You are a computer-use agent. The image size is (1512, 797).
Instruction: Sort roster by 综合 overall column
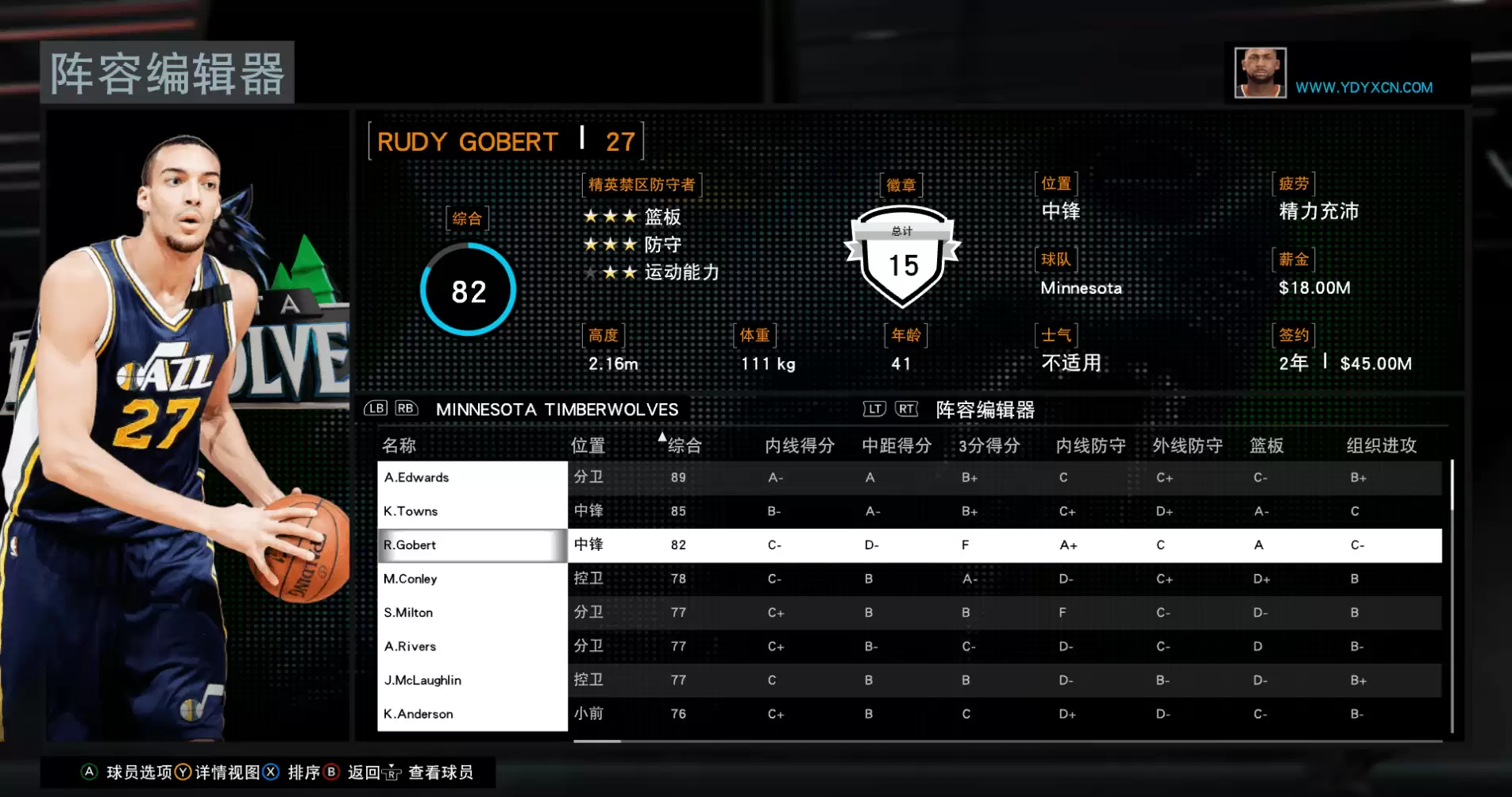[684, 445]
